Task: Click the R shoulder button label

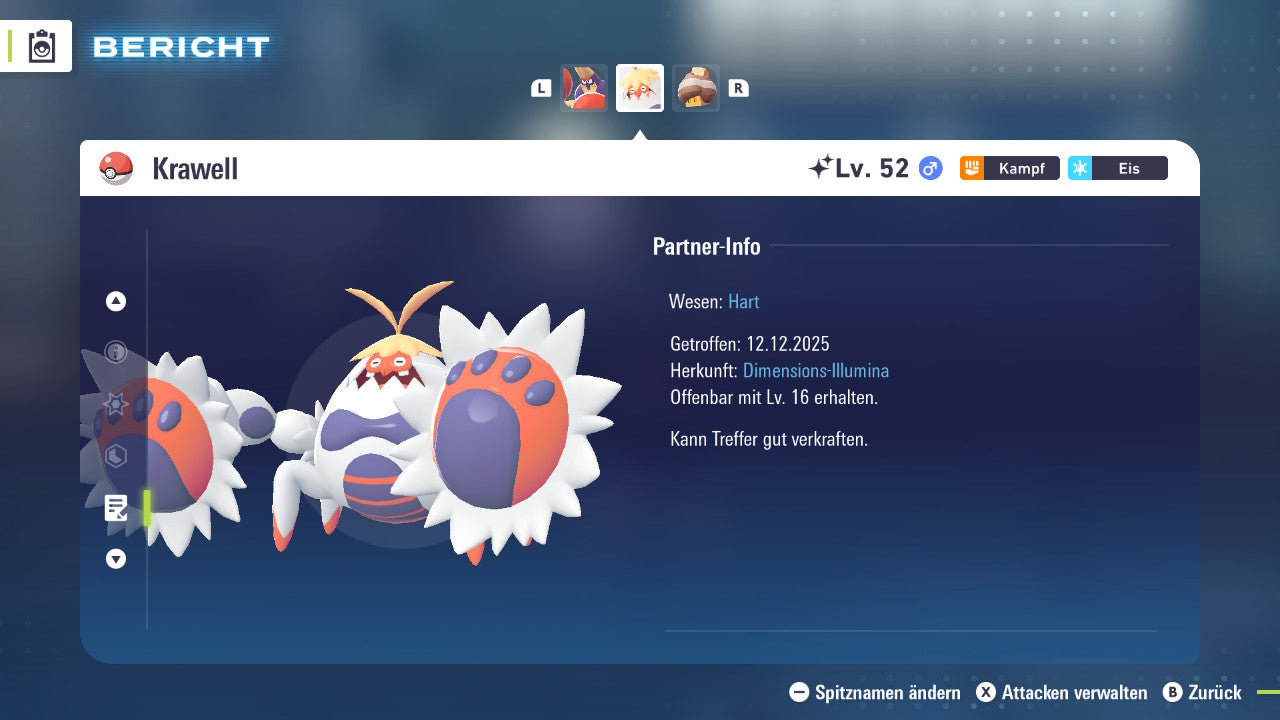Action: [x=739, y=88]
